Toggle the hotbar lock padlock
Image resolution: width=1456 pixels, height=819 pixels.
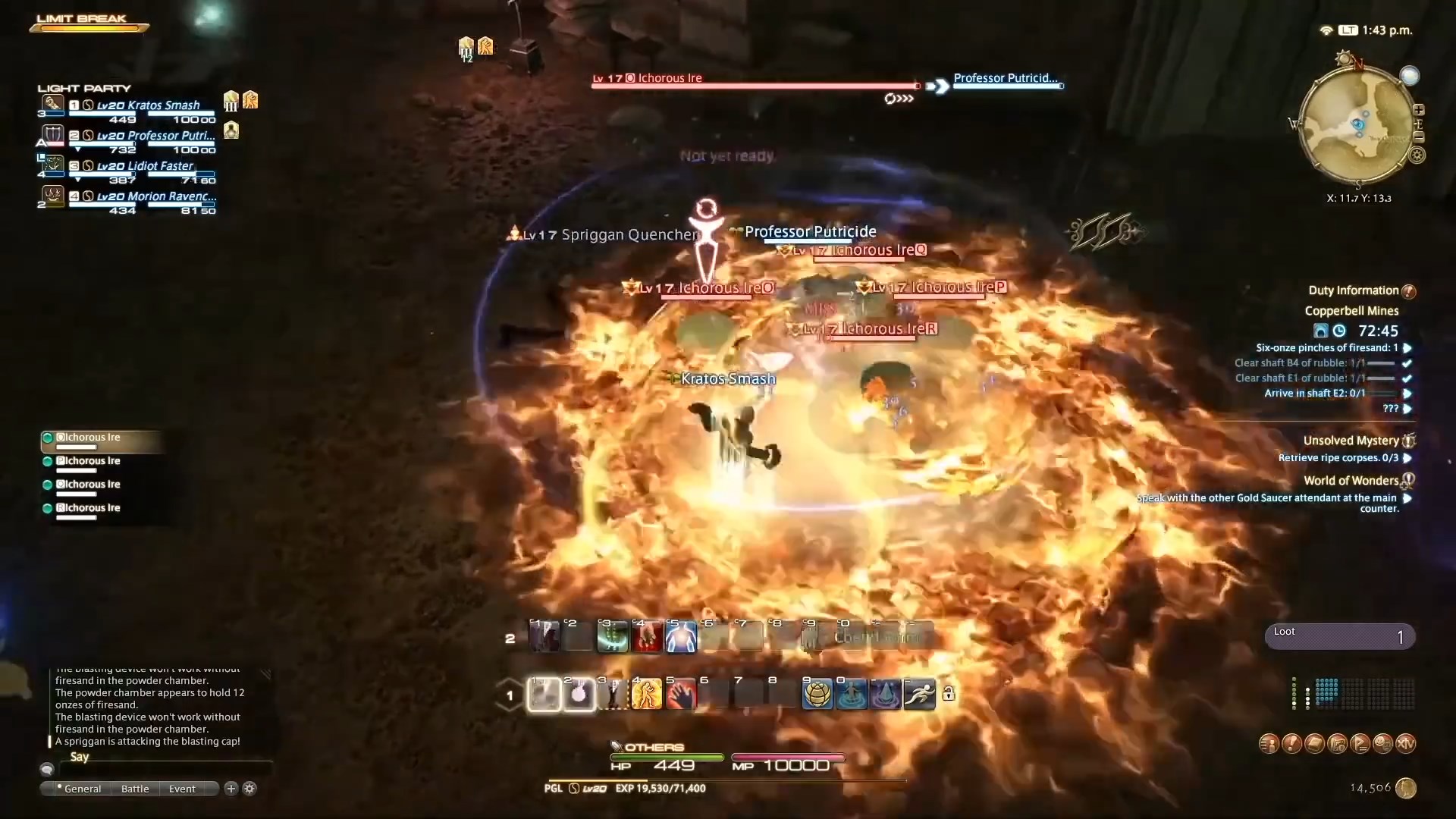pos(949,694)
